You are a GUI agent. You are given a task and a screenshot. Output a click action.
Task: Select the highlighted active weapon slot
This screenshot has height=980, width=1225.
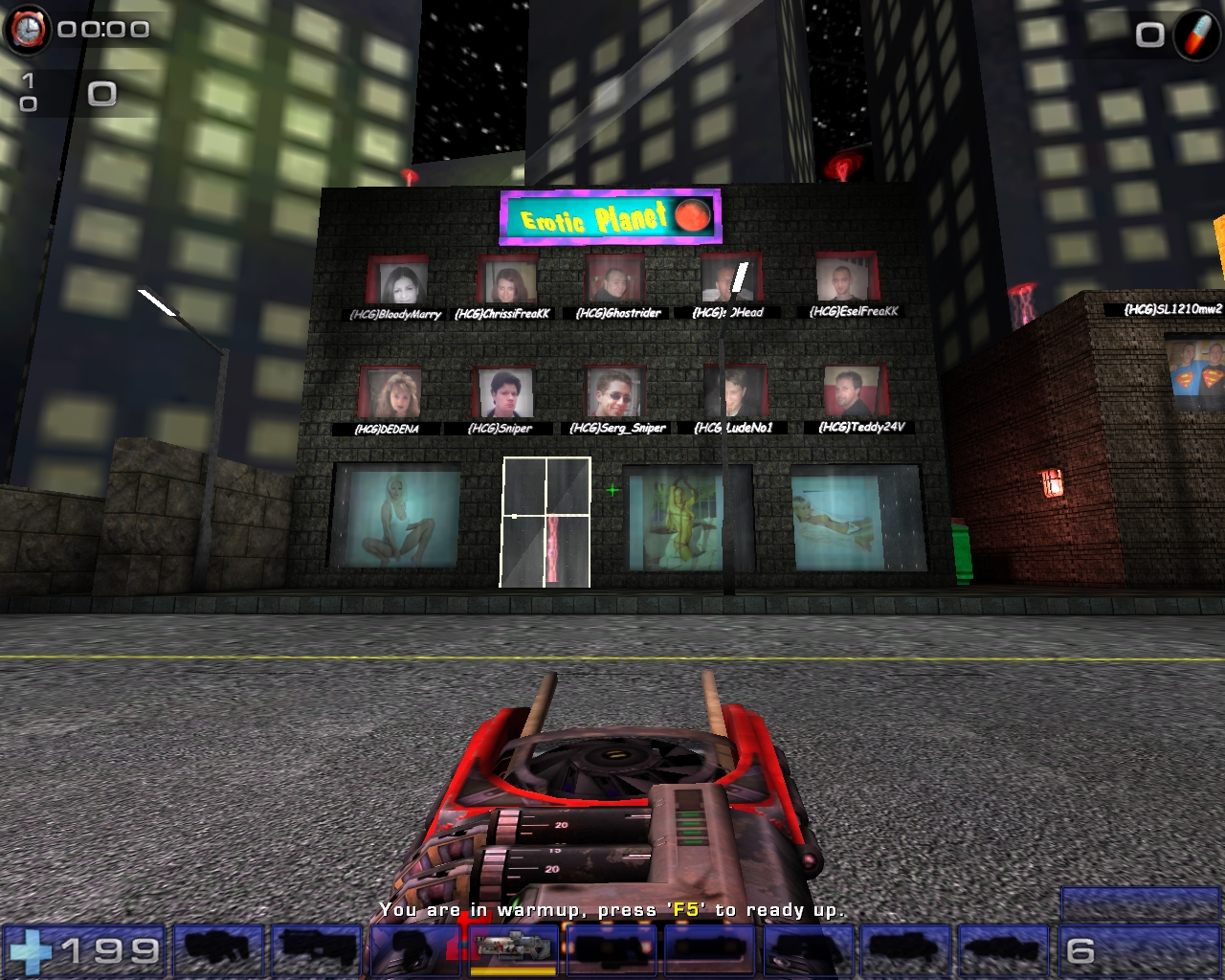512,949
